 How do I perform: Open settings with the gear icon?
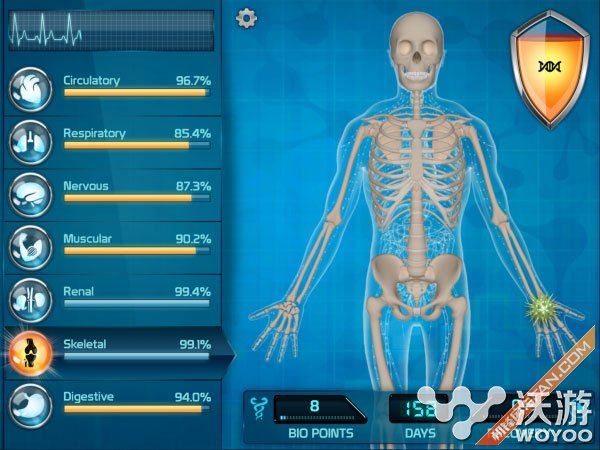pyautogui.click(x=246, y=18)
